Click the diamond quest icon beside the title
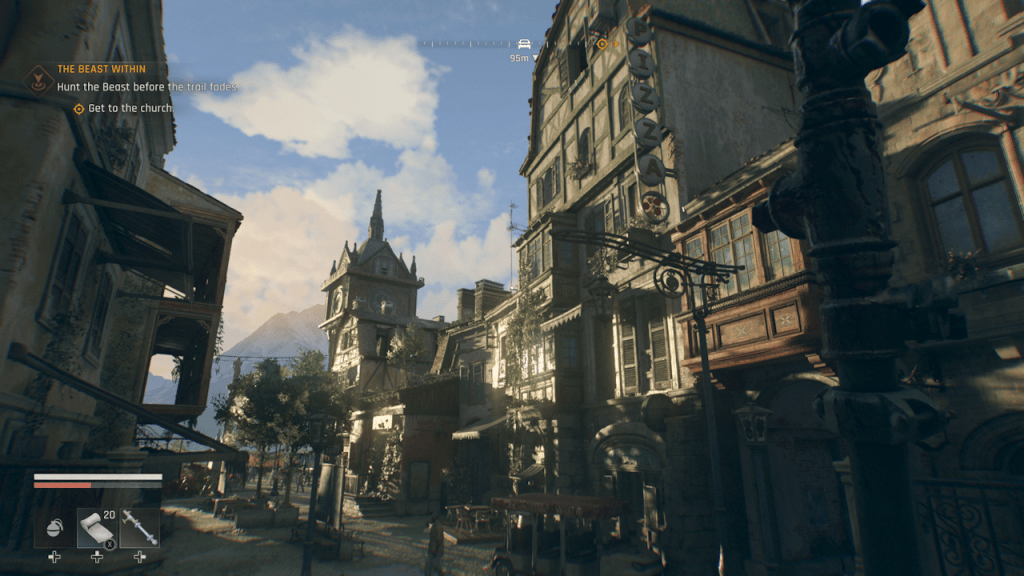This screenshot has width=1024, height=576. tap(39, 78)
